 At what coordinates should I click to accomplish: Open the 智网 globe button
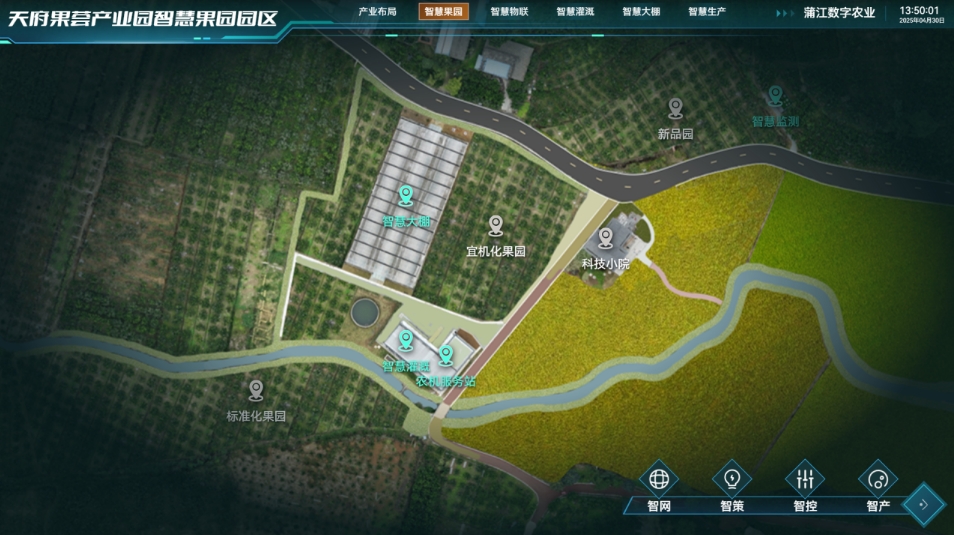tap(659, 478)
